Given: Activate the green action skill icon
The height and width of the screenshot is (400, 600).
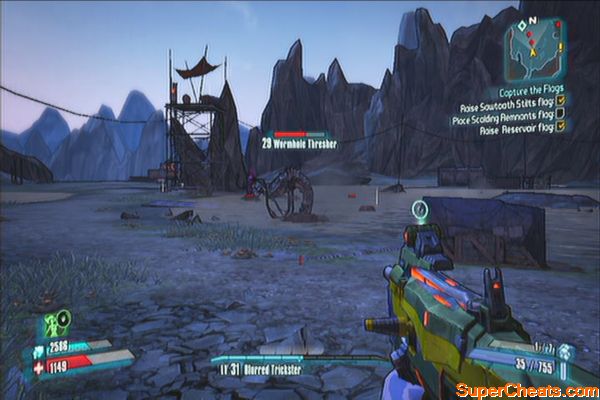Looking at the screenshot, I should click(52, 323).
